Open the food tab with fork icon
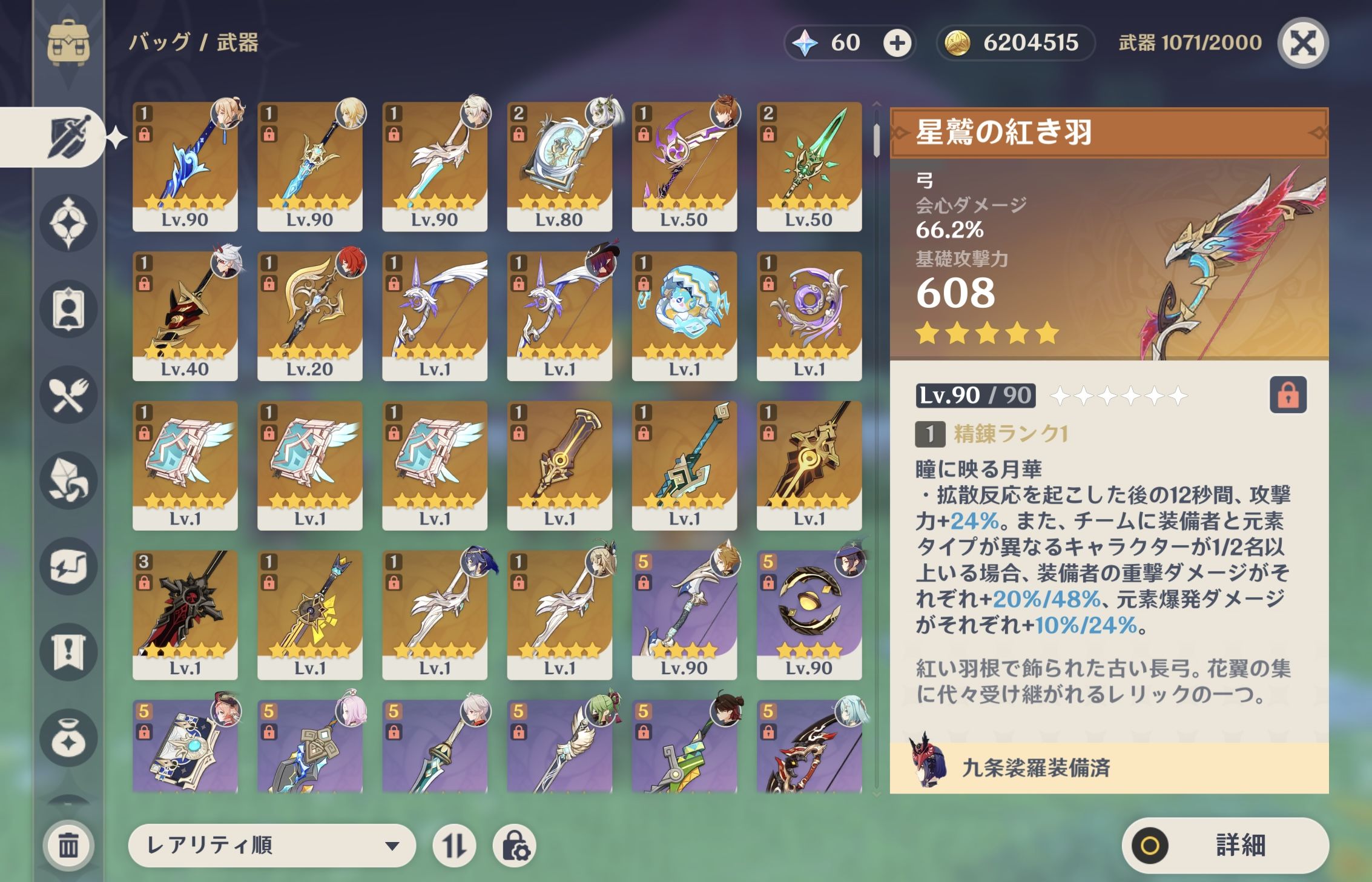 [68, 396]
